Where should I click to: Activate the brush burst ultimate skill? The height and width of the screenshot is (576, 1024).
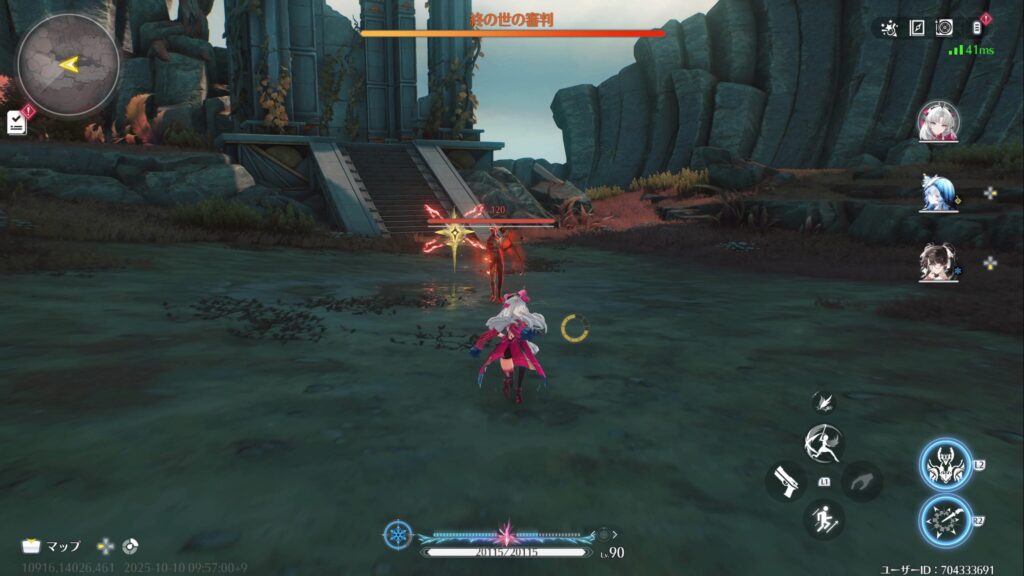(945, 521)
